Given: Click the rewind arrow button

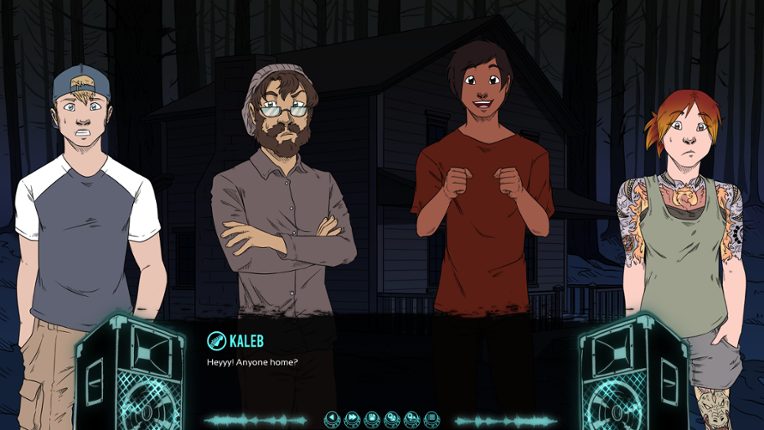Looking at the screenshot, I should click(332, 418).
